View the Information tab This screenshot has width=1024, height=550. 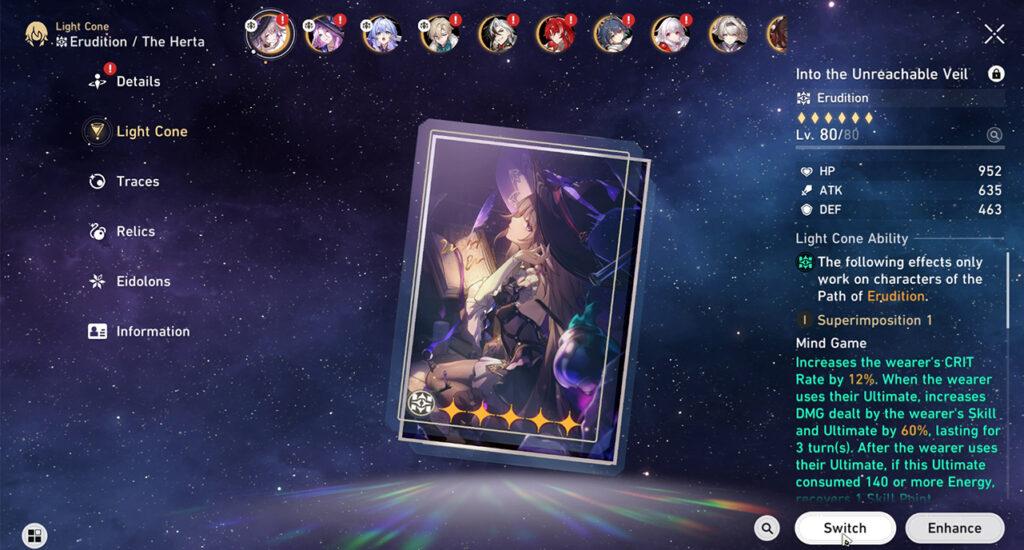coord(152,331)
